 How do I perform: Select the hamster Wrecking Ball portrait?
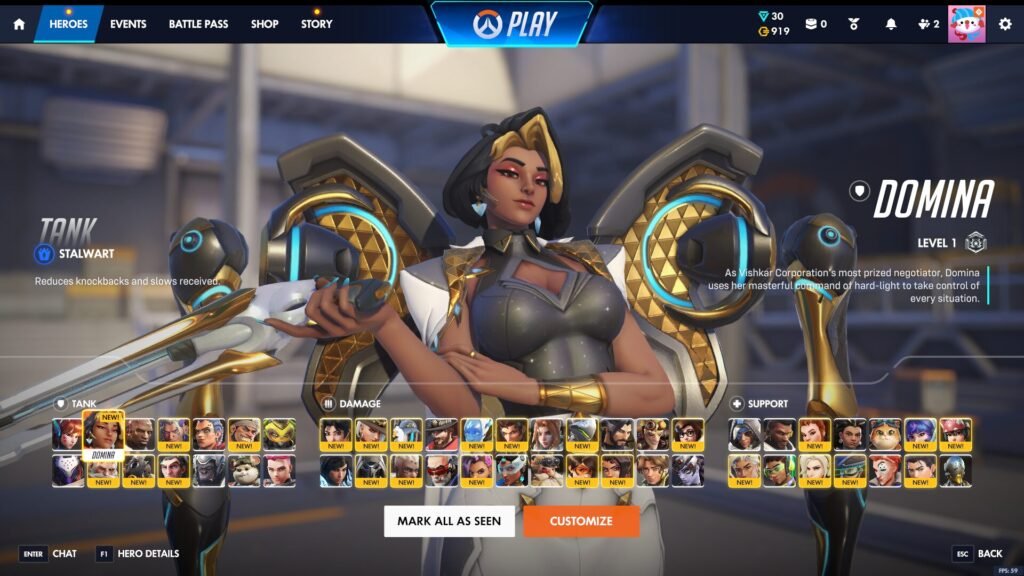click(245, 470)
